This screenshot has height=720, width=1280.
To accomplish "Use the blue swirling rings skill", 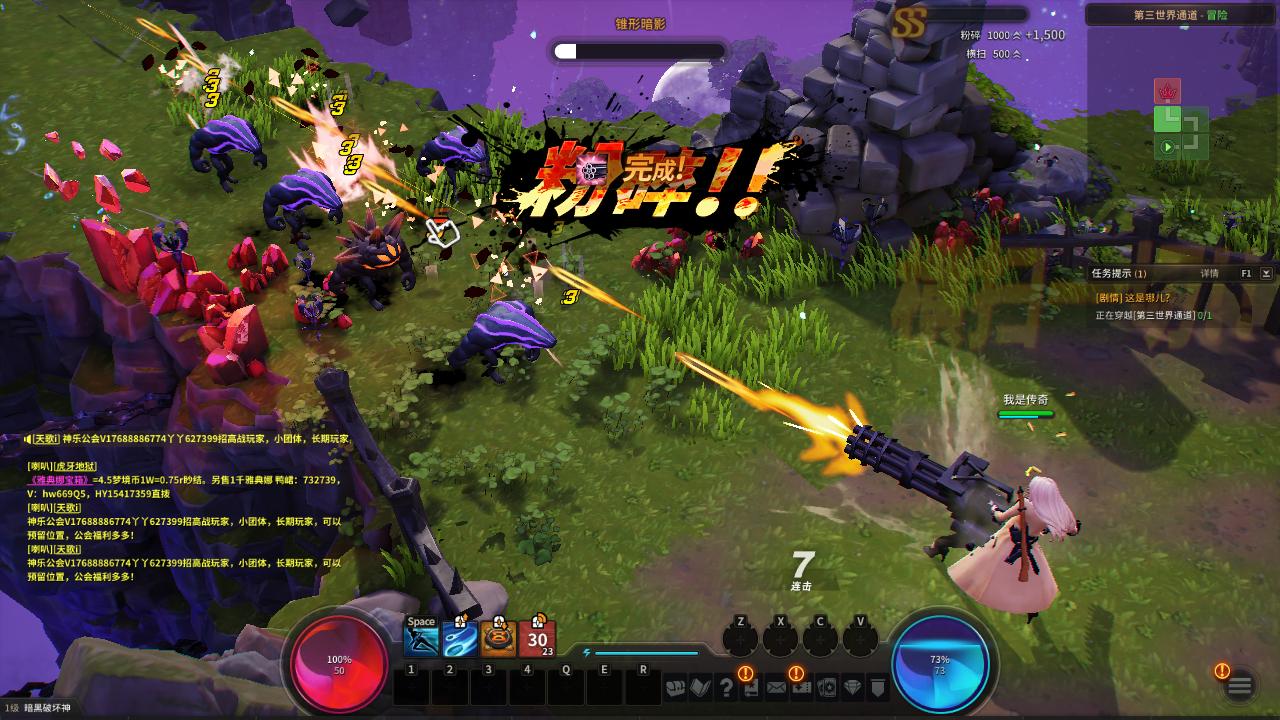I will (x=460, y=638).
